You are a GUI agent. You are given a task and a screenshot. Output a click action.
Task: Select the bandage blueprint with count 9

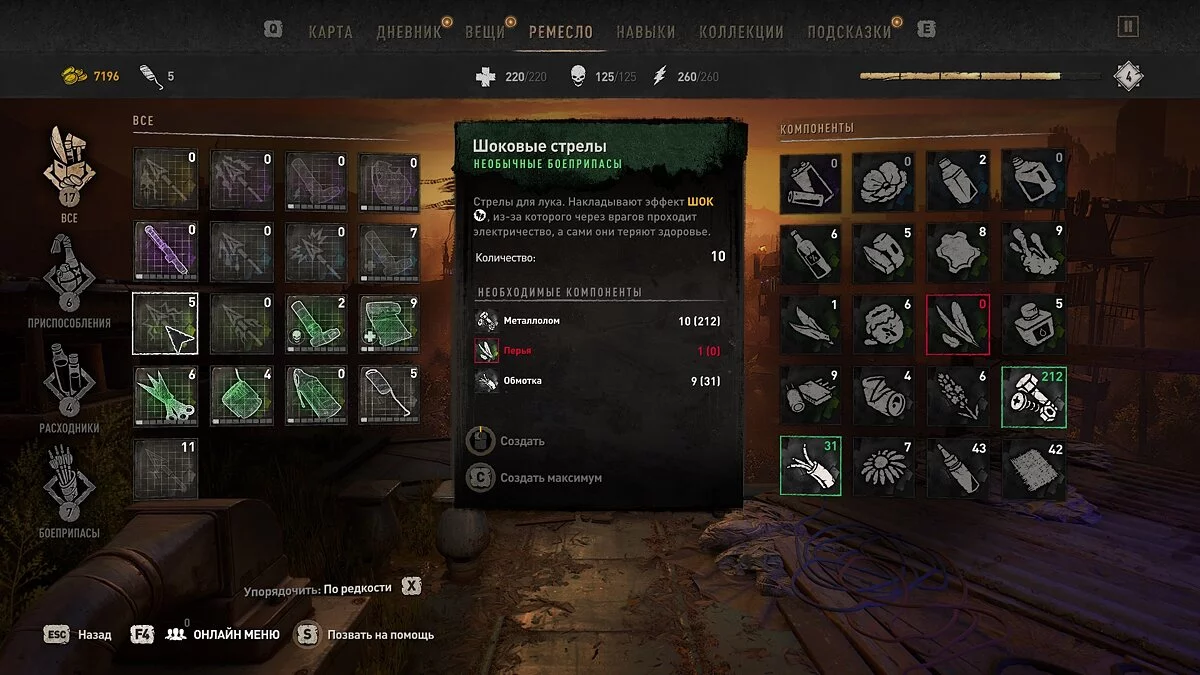pos(388,324)
